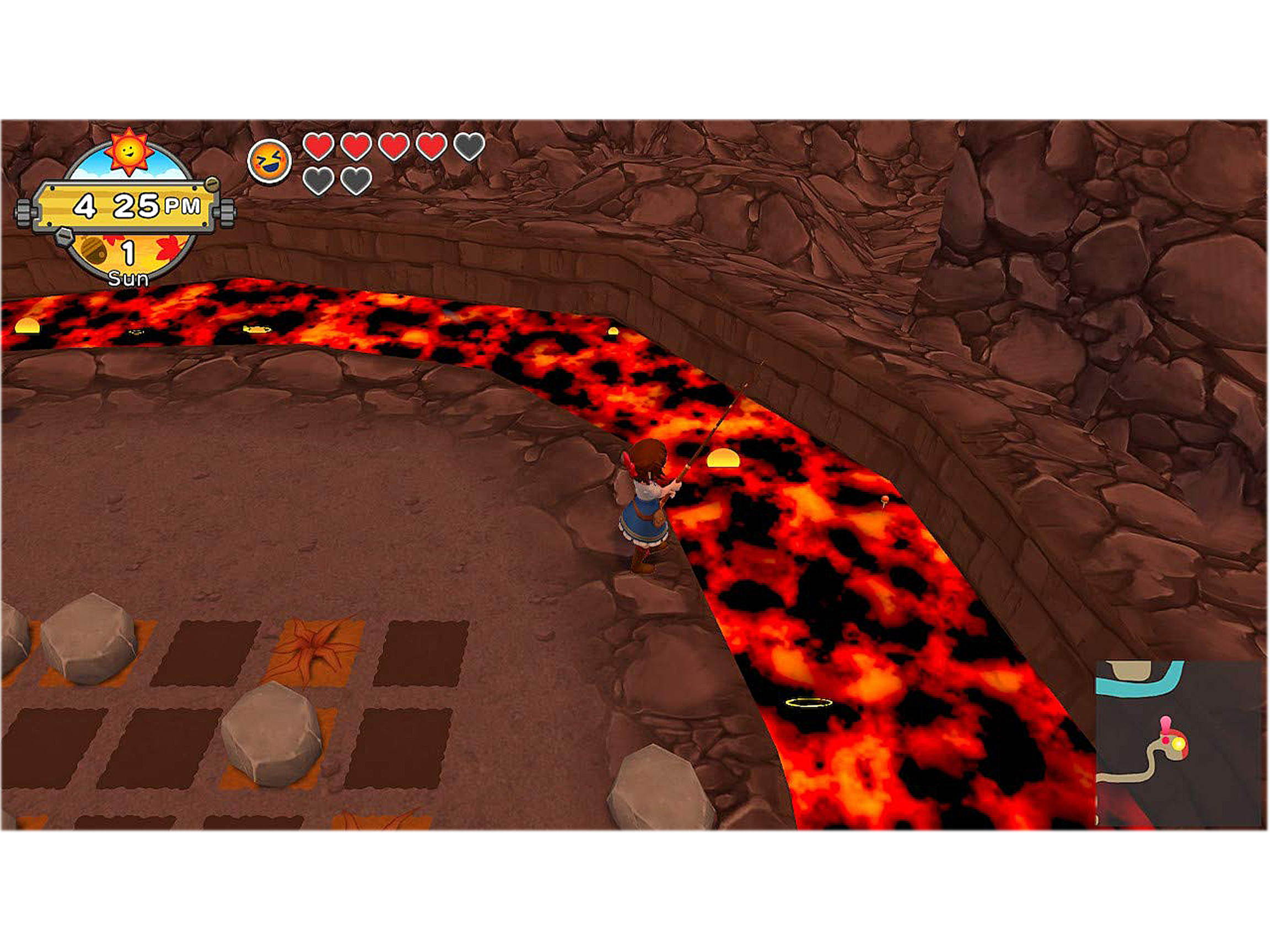Select the laughing mood face icon
The width and height of the screenshot is (1270, 952).
[x=270, y=161]
